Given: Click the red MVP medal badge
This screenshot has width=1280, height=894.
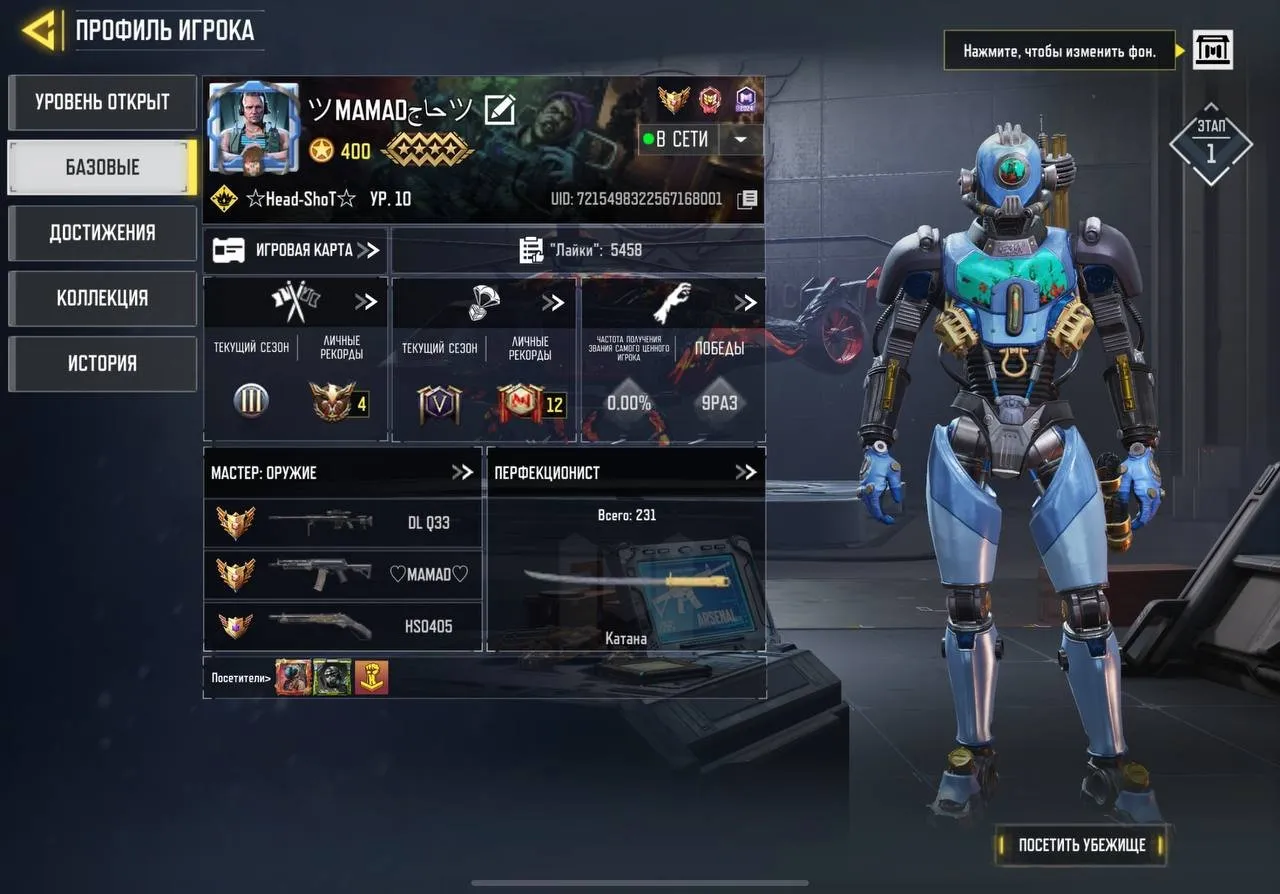Looking at the screenshot, I should [x=708, y=98].
